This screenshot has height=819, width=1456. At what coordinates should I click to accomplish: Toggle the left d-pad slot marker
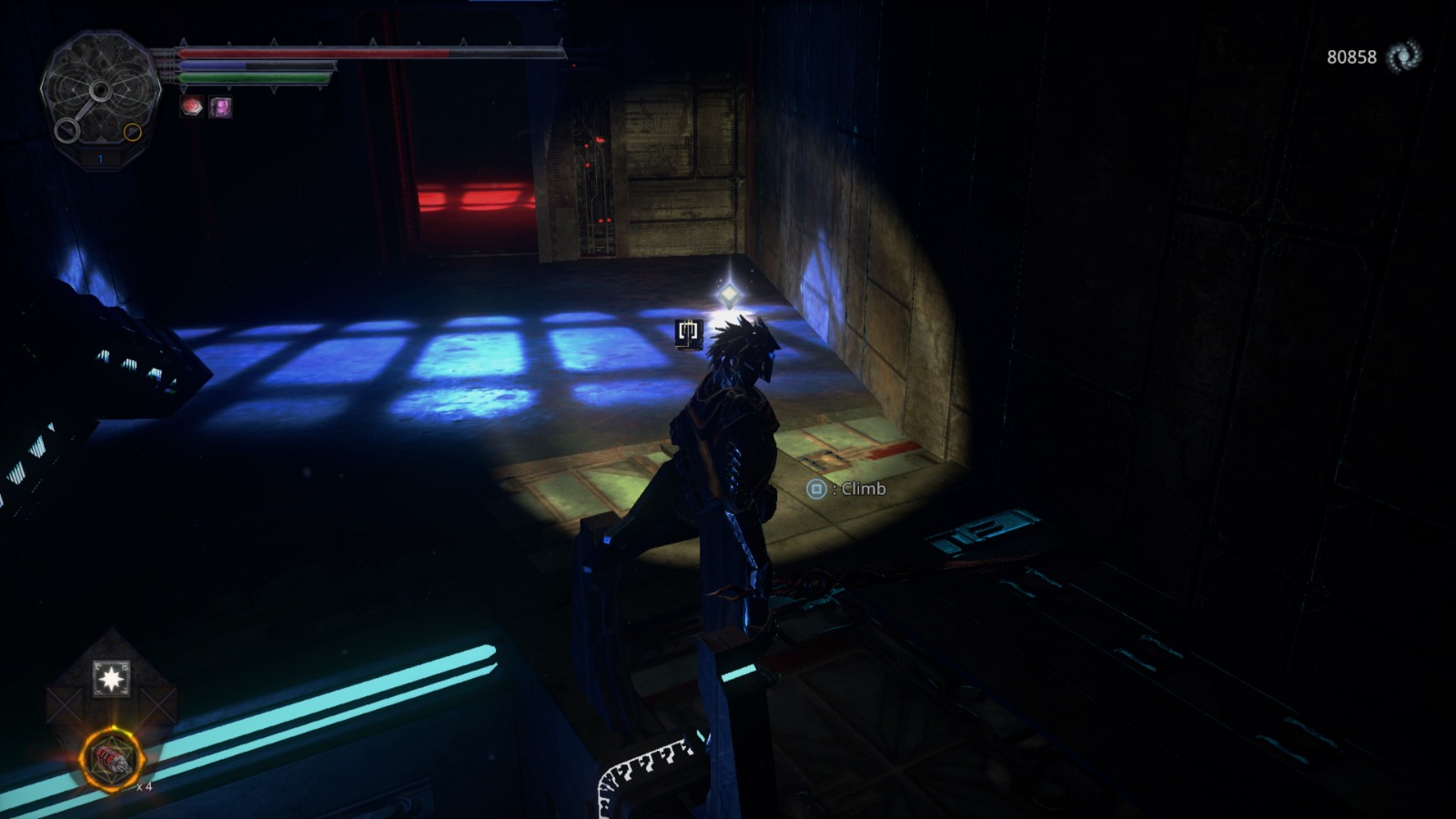pos(64,704)
